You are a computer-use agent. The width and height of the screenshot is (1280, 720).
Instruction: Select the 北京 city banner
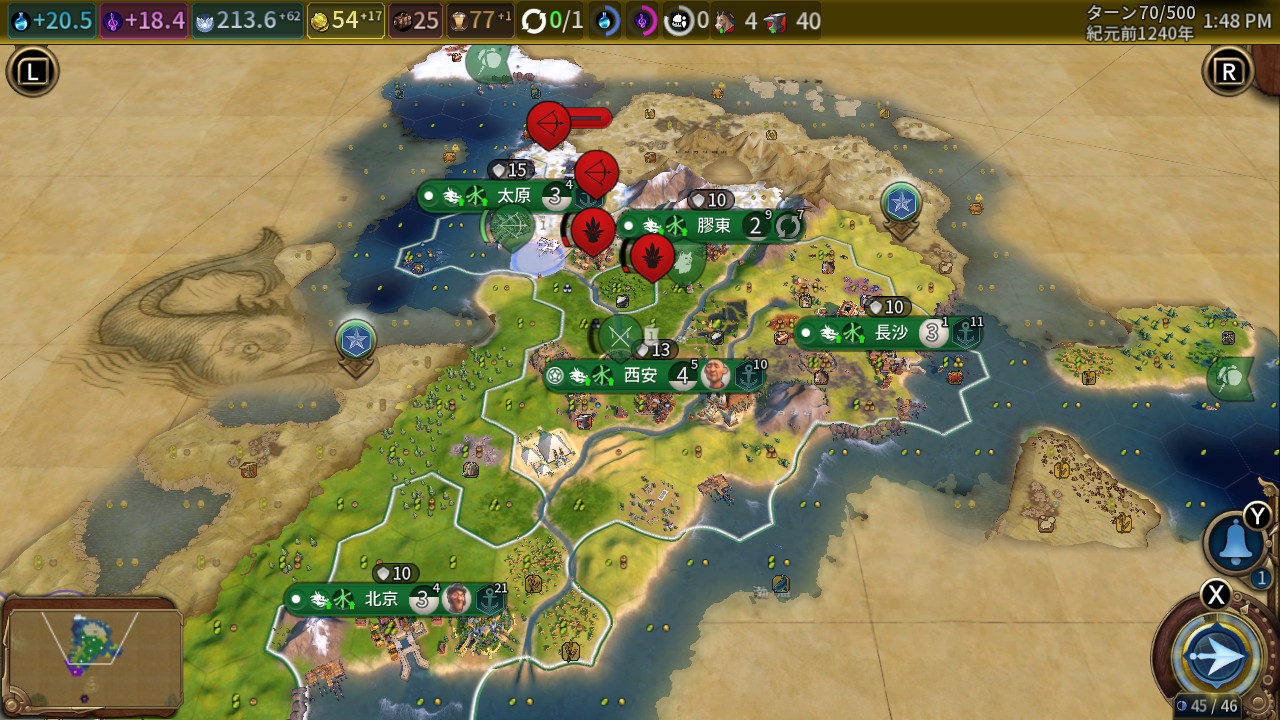click(x=382, y=599)
